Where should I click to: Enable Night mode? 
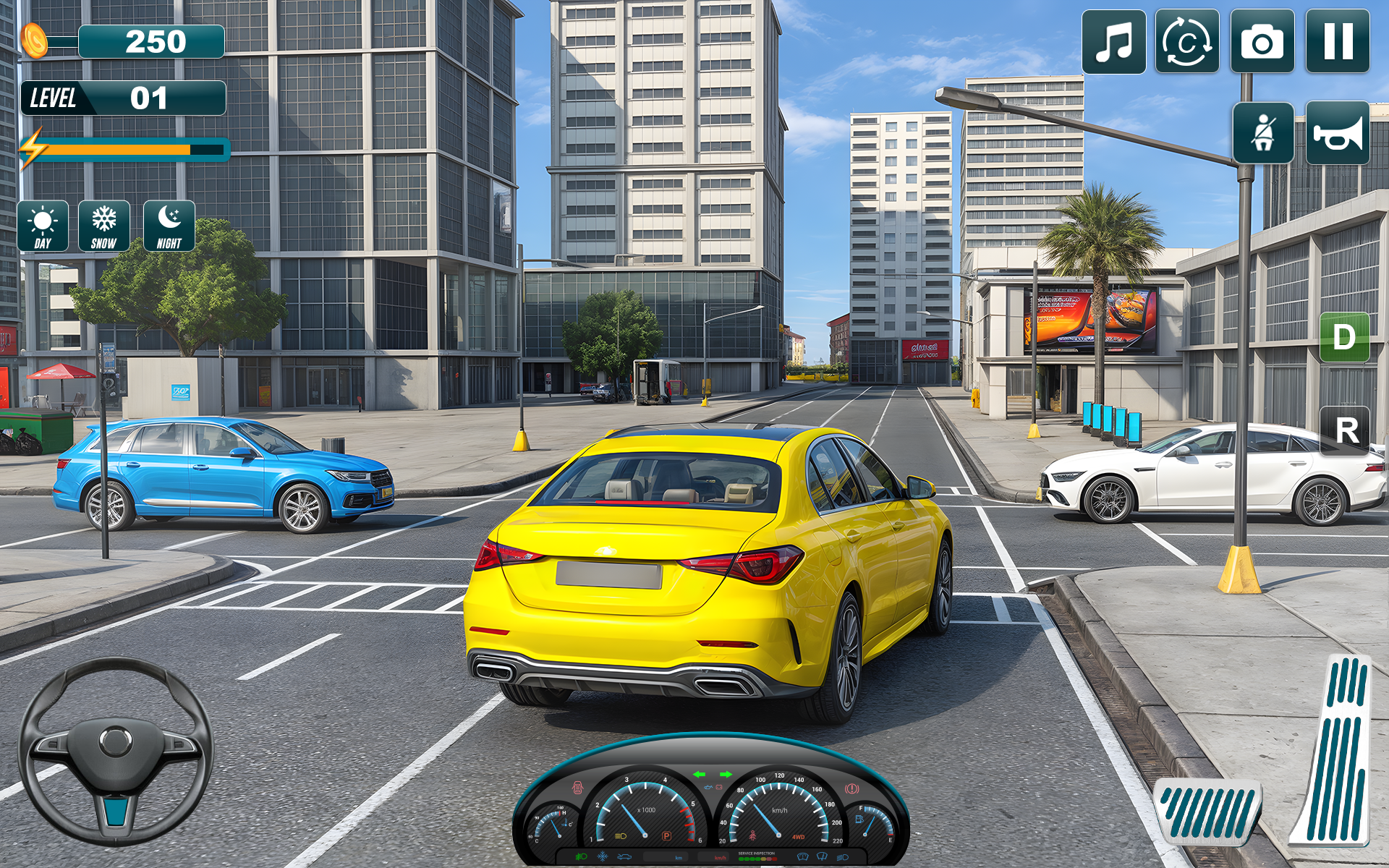168,225
